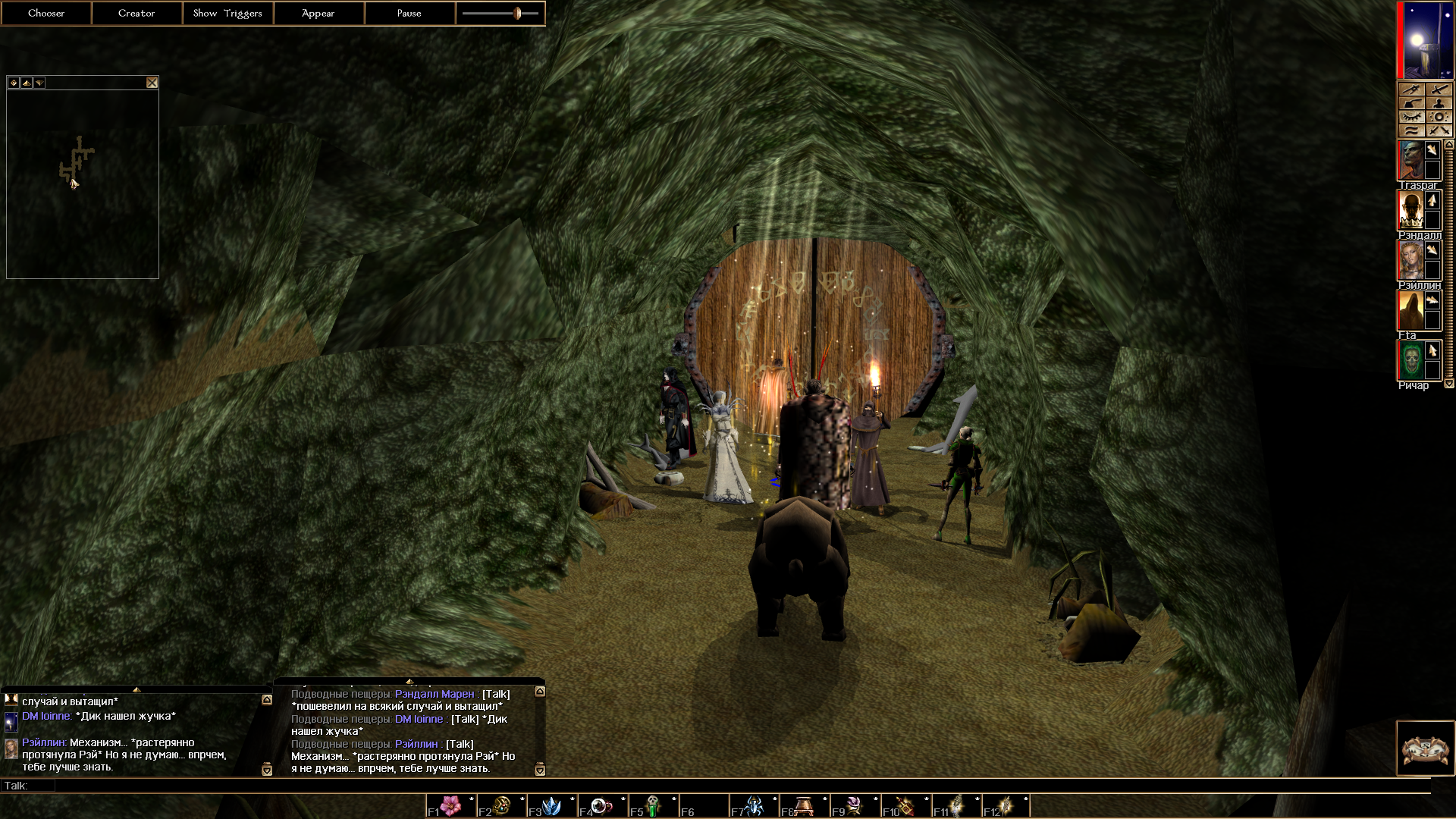Click the Appear button
Viewport: 1456px width, 819px height.
tap(318, 13)
